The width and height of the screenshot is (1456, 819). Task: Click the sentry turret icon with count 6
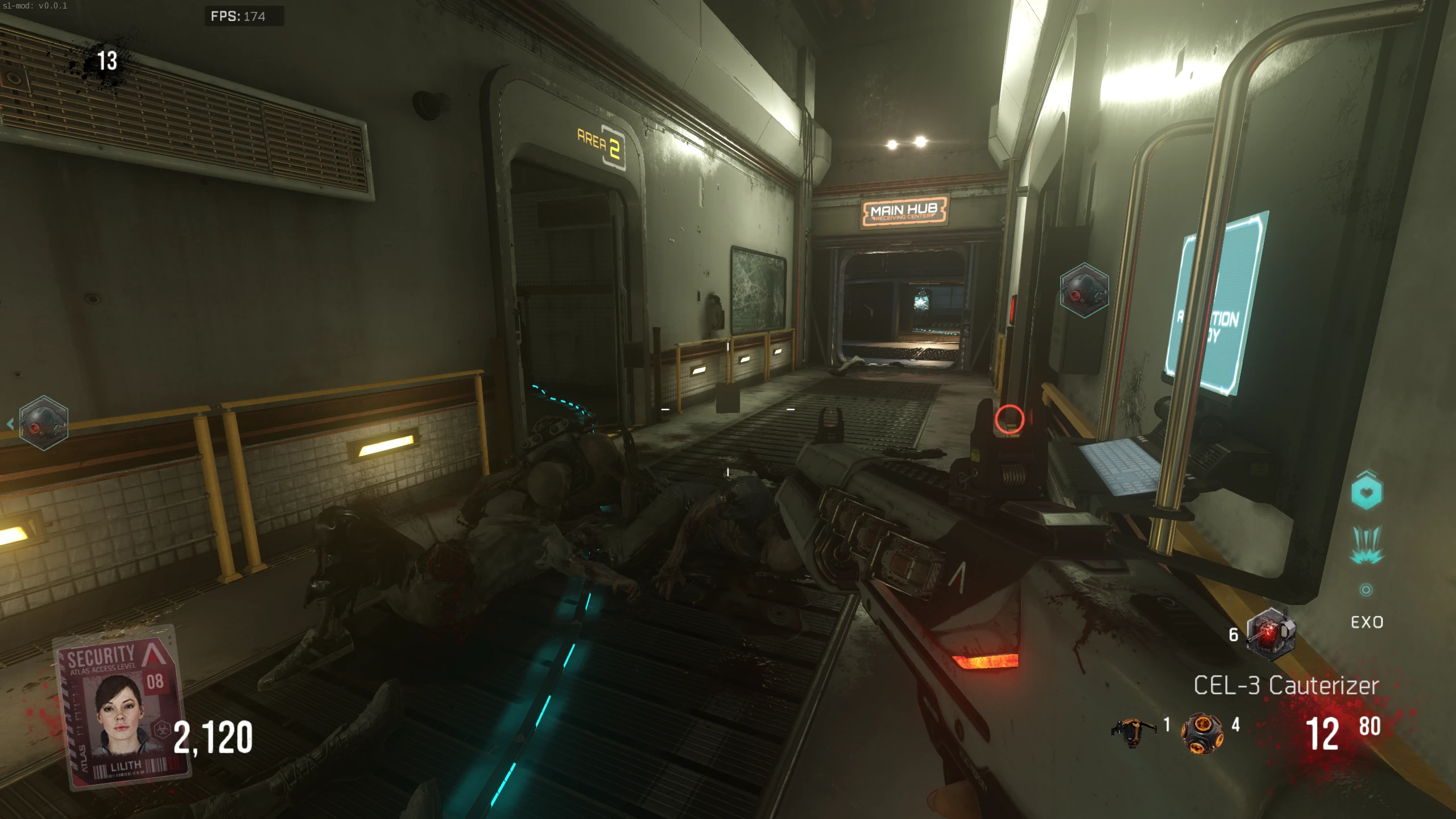click(x=1271, y=634)
